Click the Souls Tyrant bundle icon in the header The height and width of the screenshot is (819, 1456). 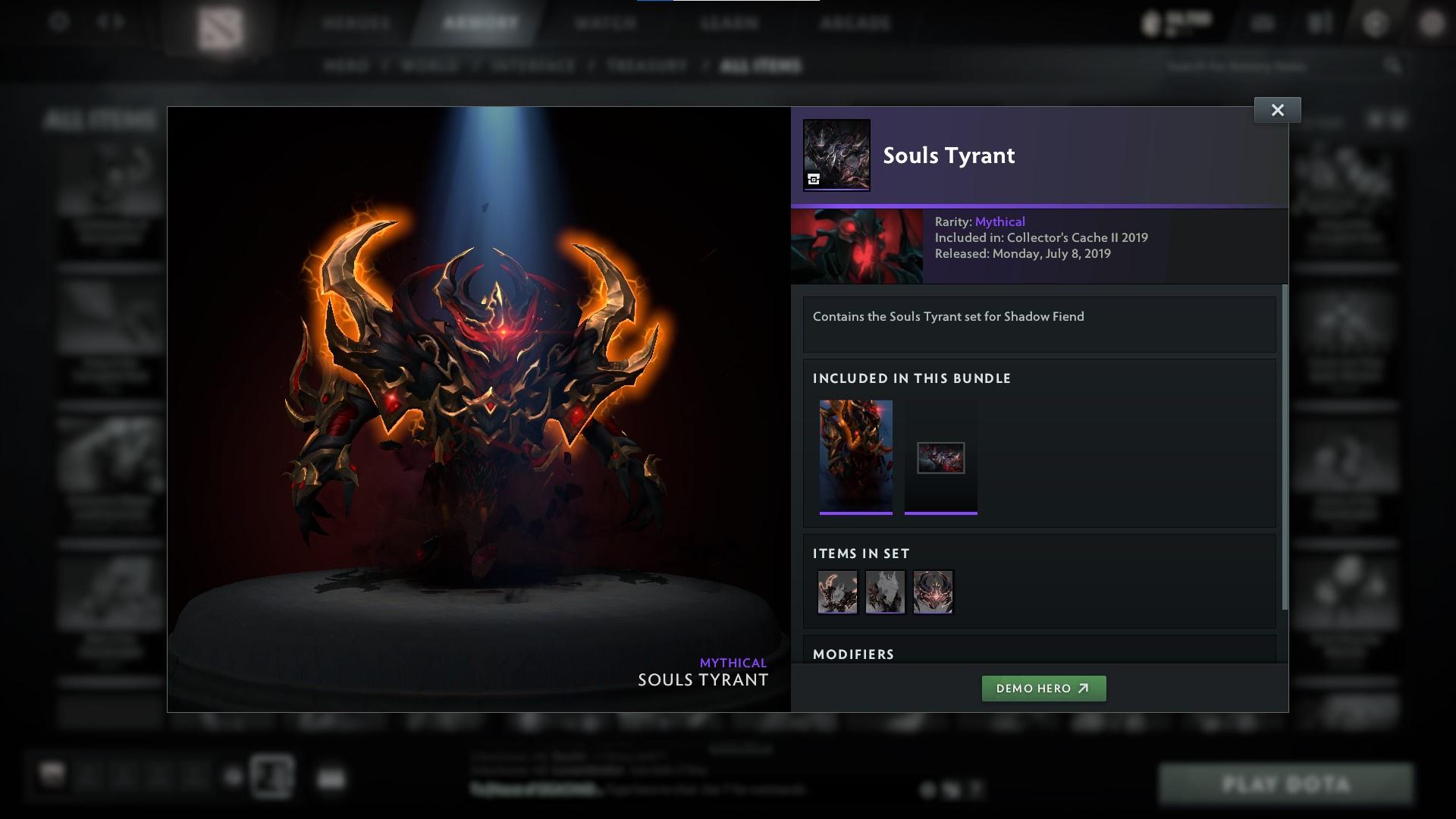coord(836,157)
